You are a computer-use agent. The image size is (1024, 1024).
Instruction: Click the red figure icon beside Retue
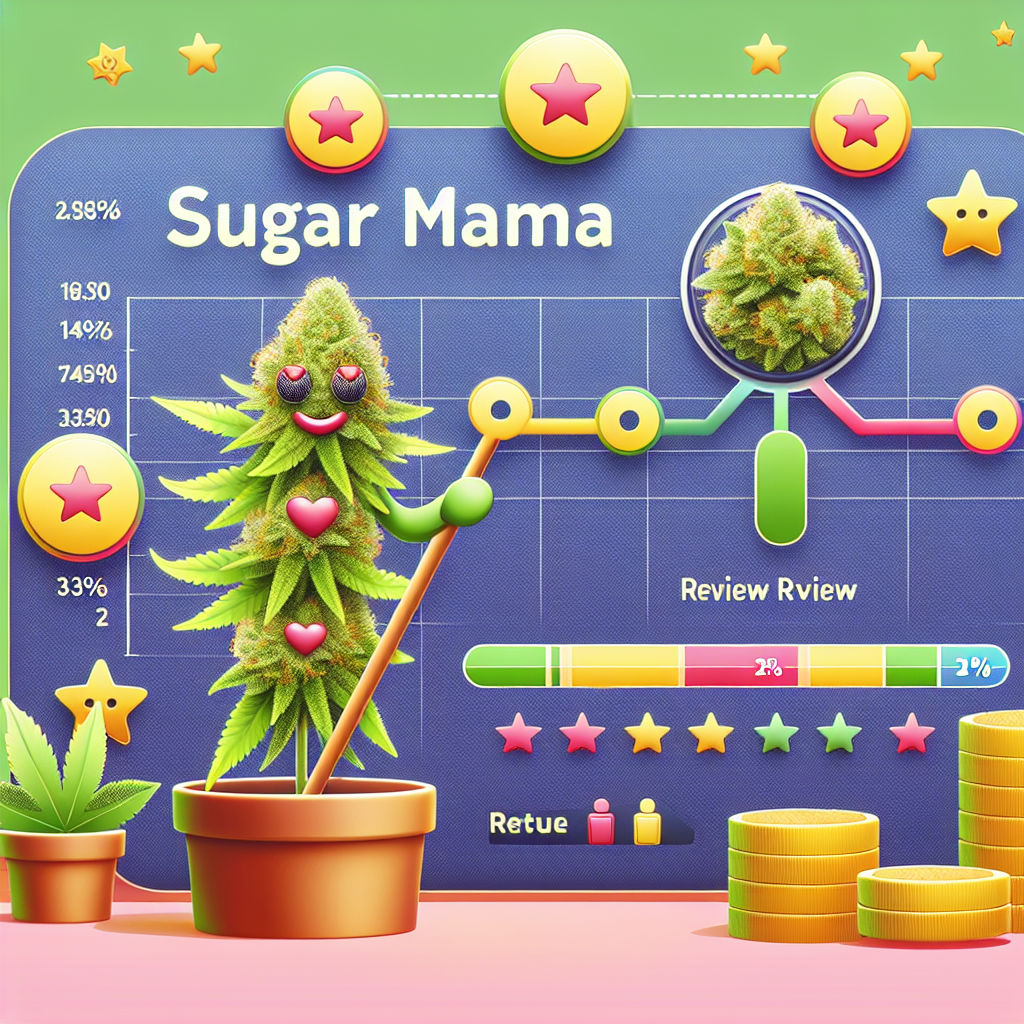click(602, 823)
